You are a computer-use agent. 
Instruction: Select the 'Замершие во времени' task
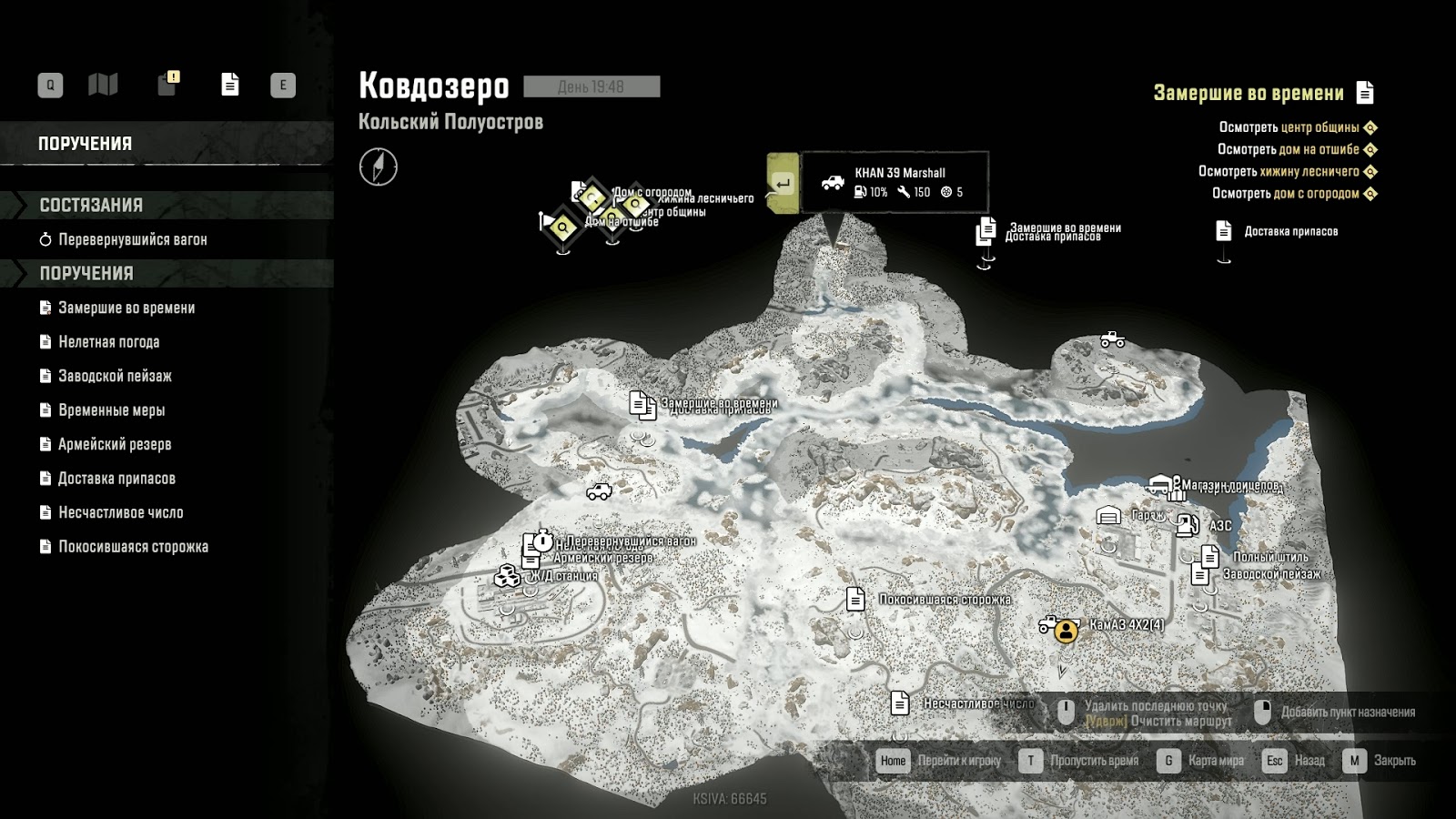point(126,308)
